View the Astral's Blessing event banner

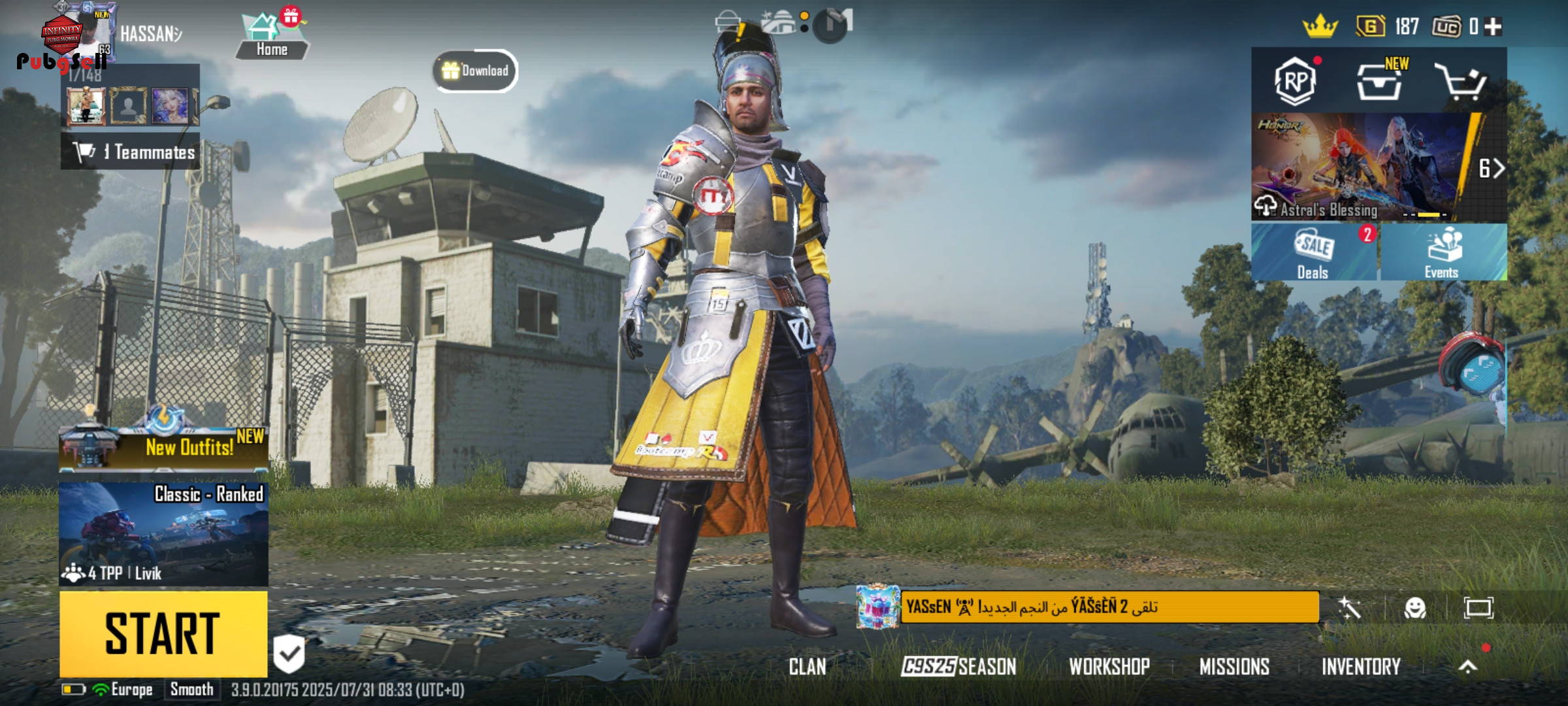(1359, 167)
